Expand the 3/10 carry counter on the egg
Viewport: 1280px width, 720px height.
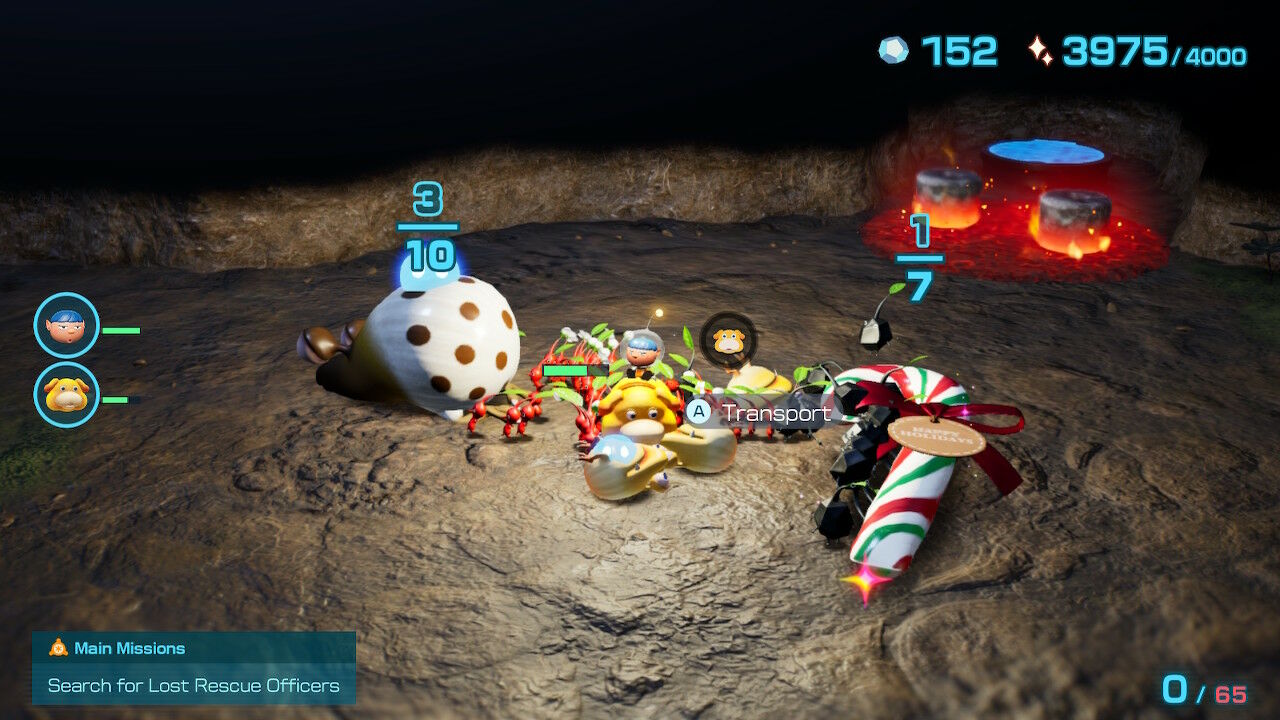point(426,225)
